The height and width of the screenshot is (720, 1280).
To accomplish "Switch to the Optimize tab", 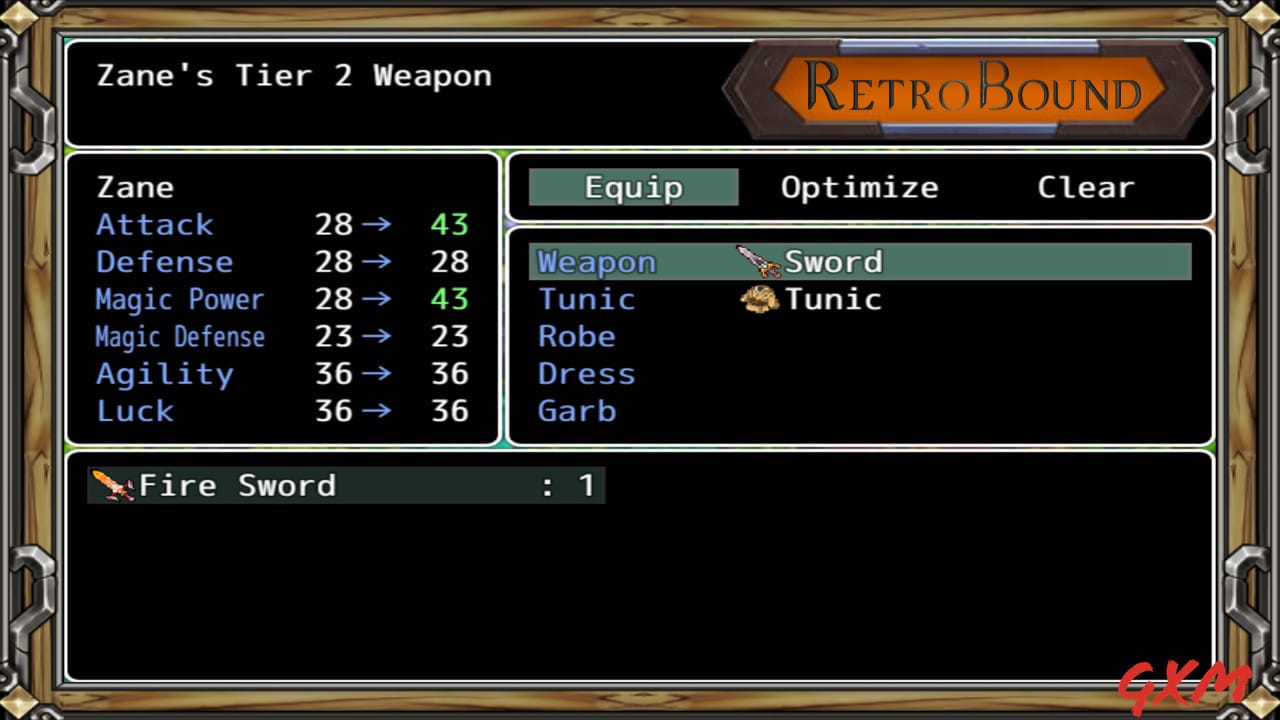I will coord(859,186).
